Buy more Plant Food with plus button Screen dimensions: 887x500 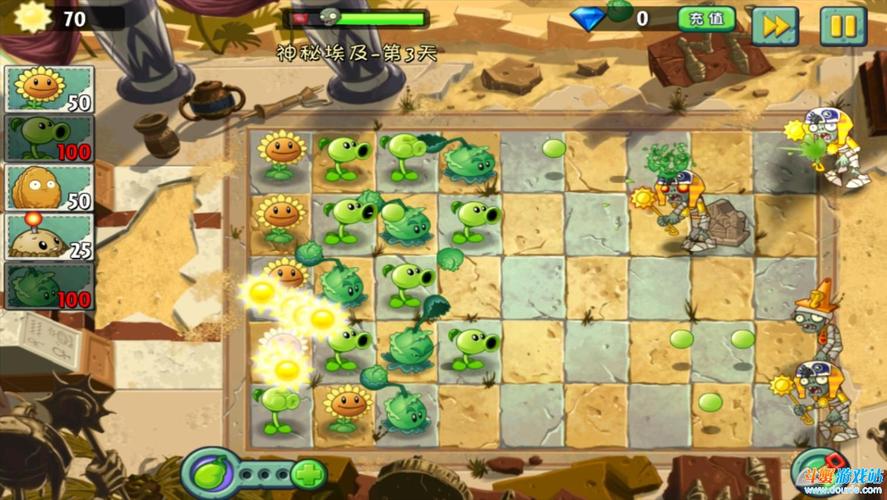[x=309, y=473]
